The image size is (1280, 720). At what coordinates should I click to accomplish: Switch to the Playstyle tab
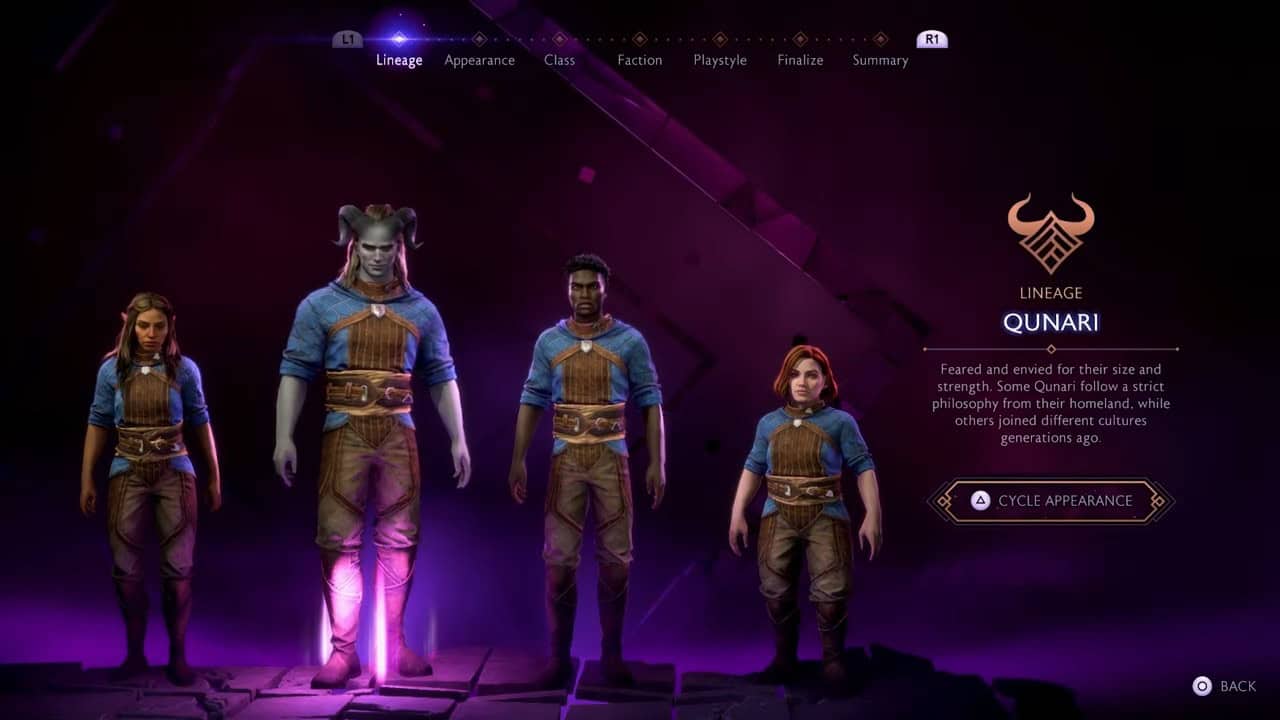click(x=719, y=60)
